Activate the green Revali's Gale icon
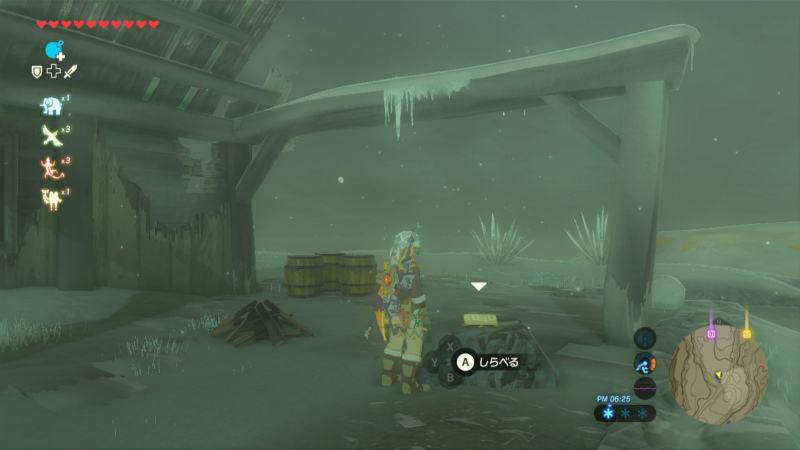 pyautogui.click(x=51, y=136)
